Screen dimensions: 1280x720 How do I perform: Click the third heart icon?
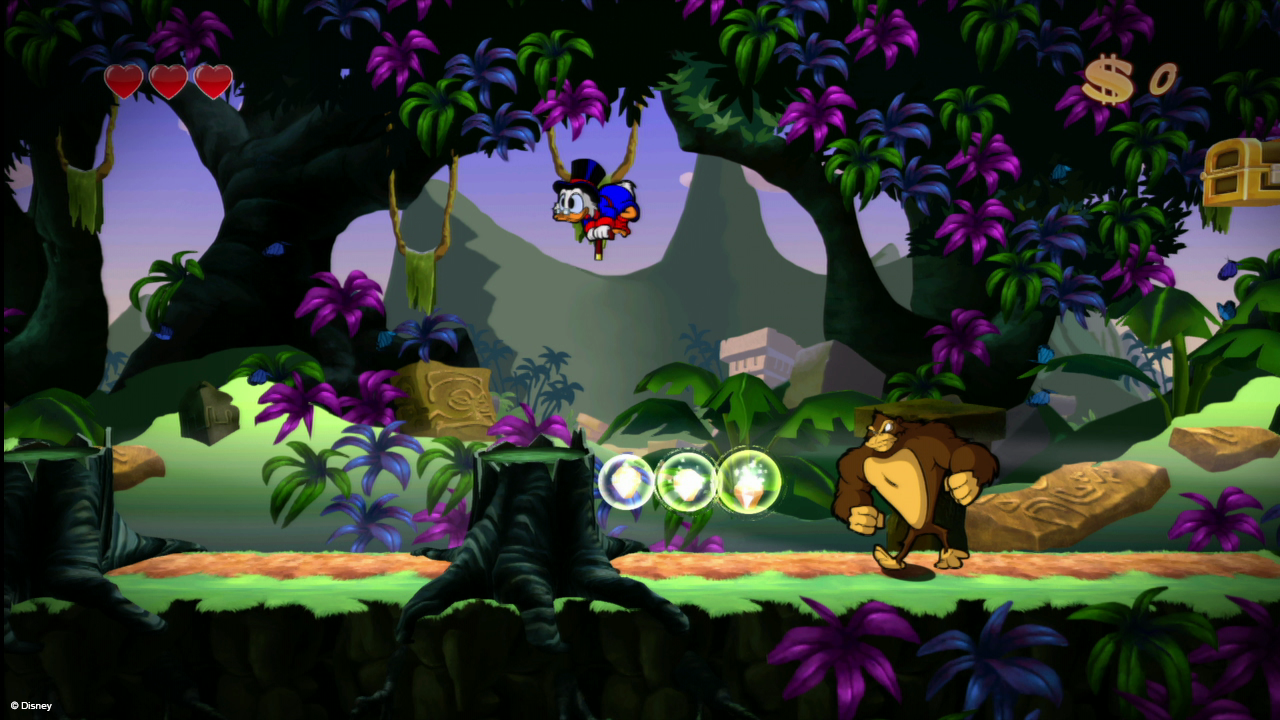[214, 80]
